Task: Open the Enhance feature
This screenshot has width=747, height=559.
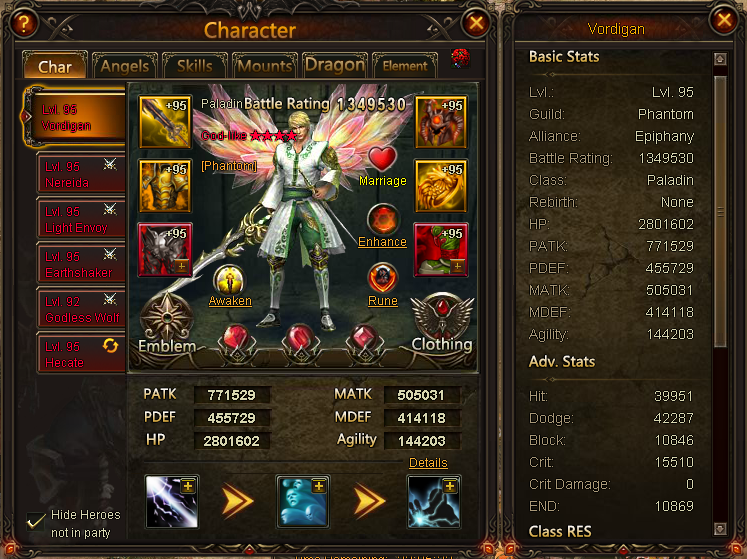Action: coord(383,220)
